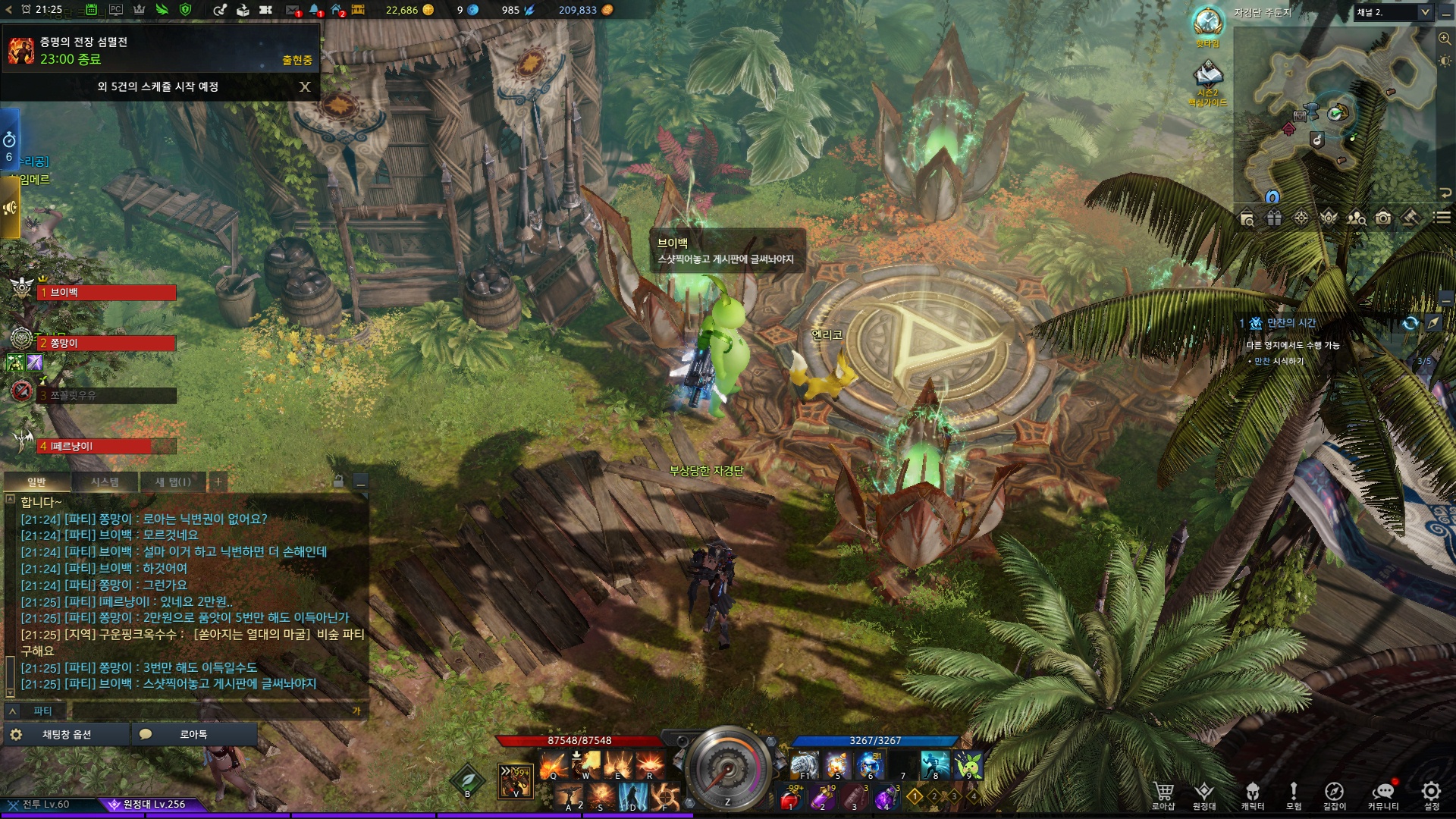Close the schedule notification banner

tap(305, 86)
